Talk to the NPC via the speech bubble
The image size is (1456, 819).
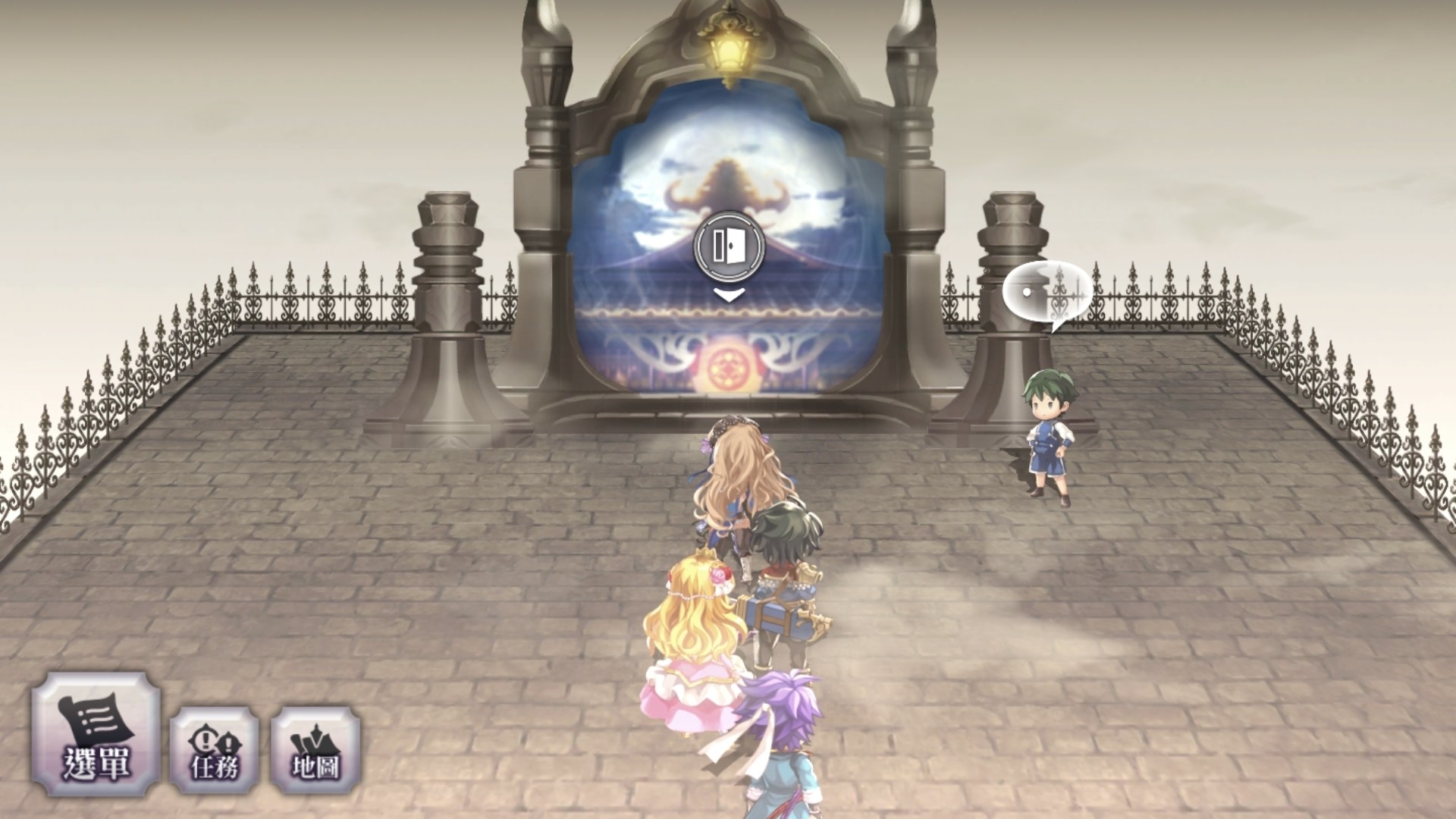click(1047, 294)
